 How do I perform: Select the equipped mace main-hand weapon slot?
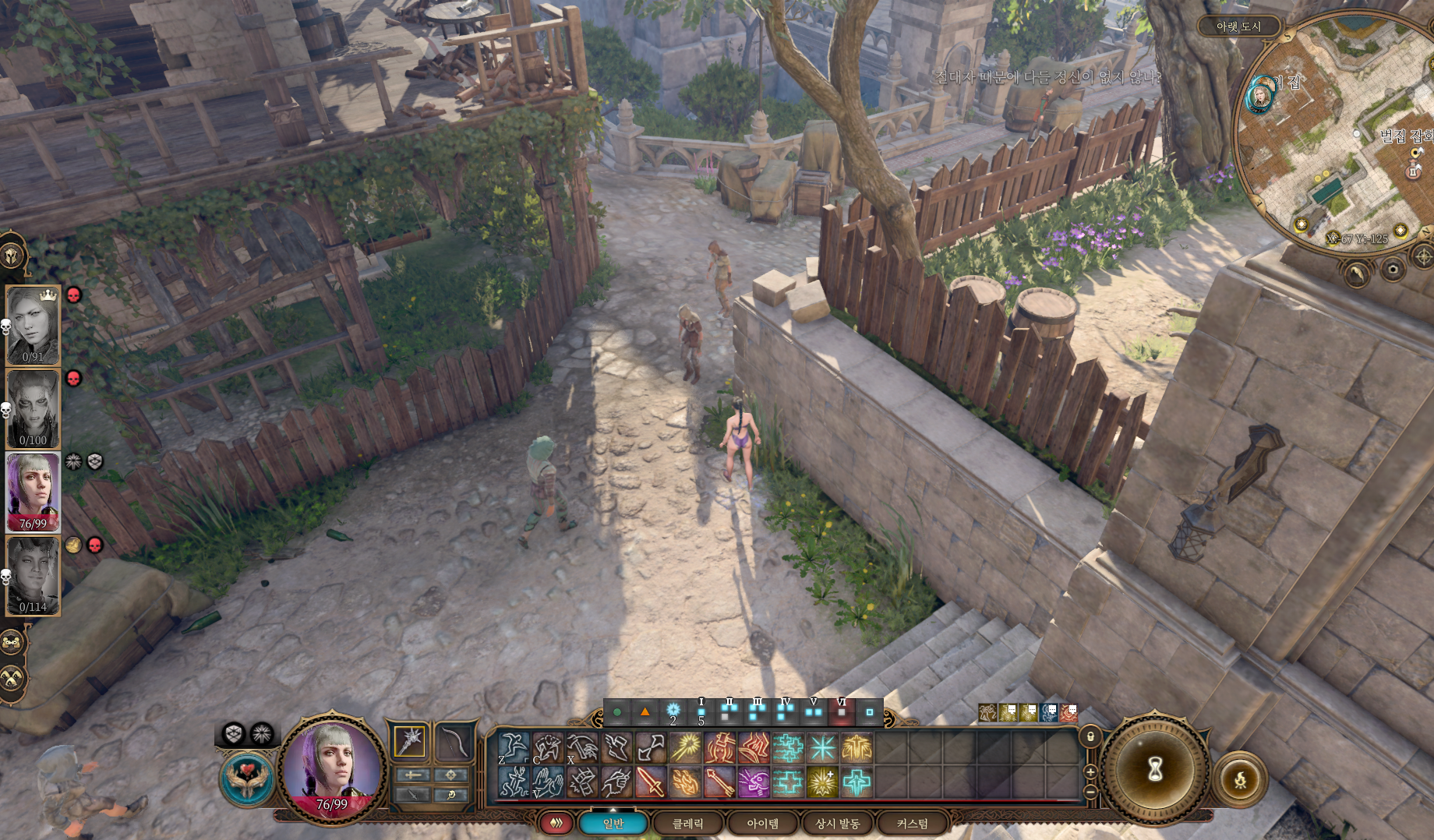point(410,741)
